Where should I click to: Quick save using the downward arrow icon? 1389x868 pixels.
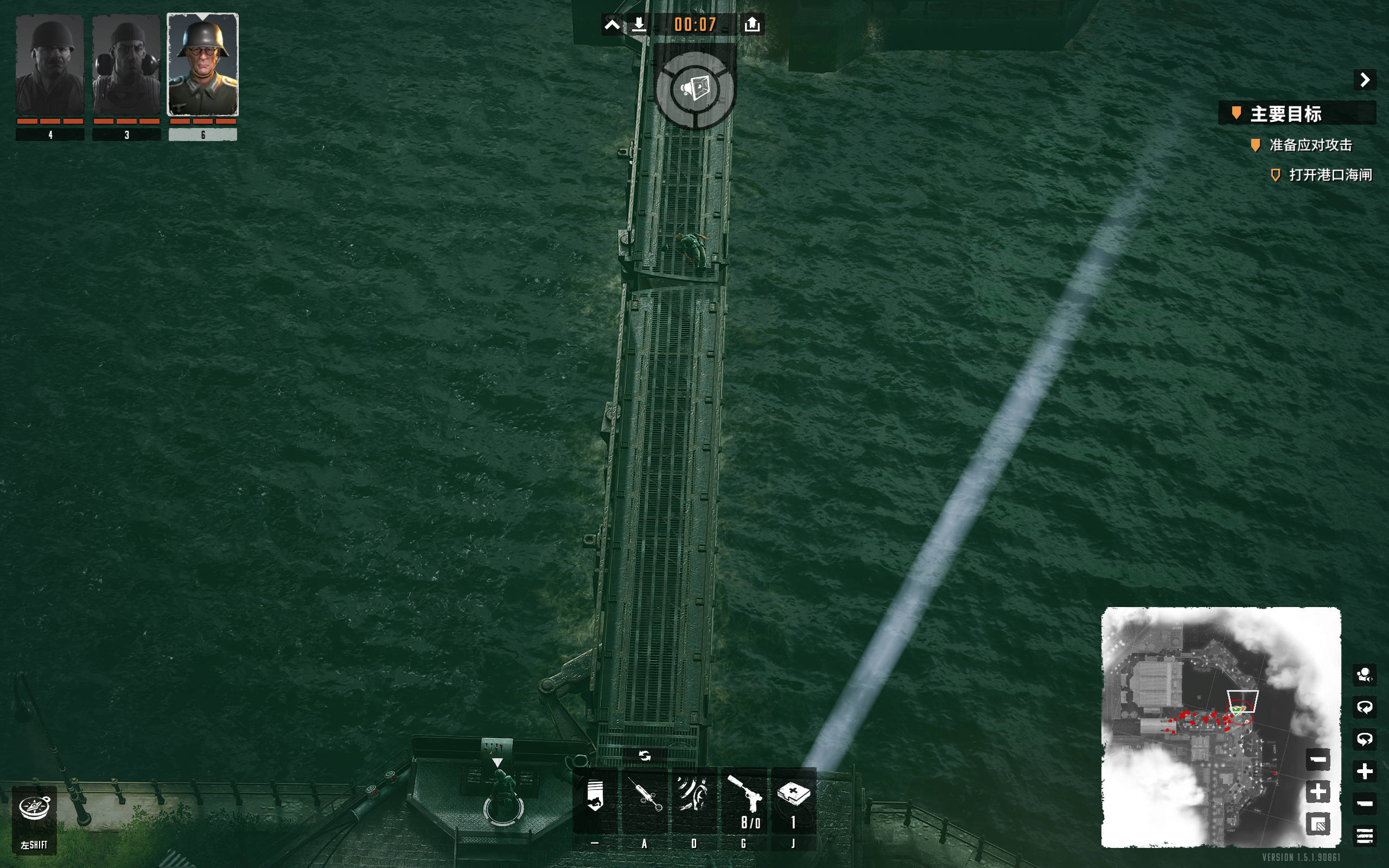tap(639, 25)
